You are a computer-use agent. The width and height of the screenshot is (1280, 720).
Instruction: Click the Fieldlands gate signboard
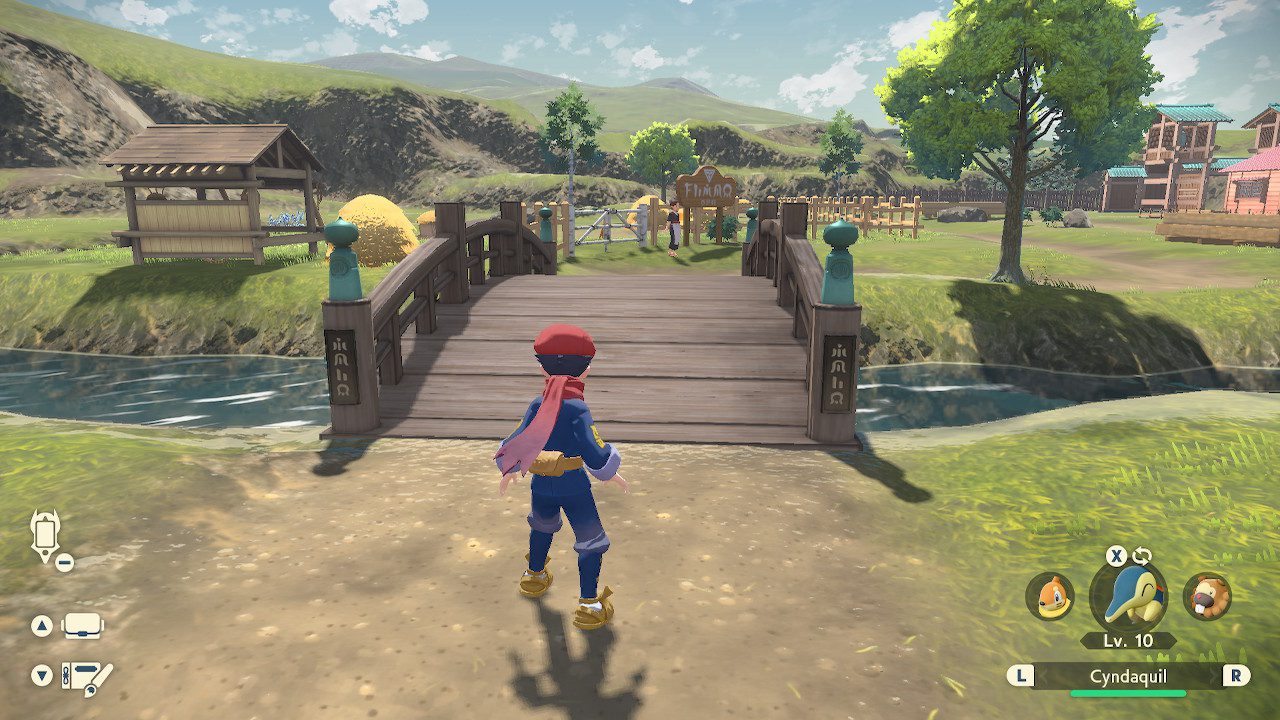[706, 188]
